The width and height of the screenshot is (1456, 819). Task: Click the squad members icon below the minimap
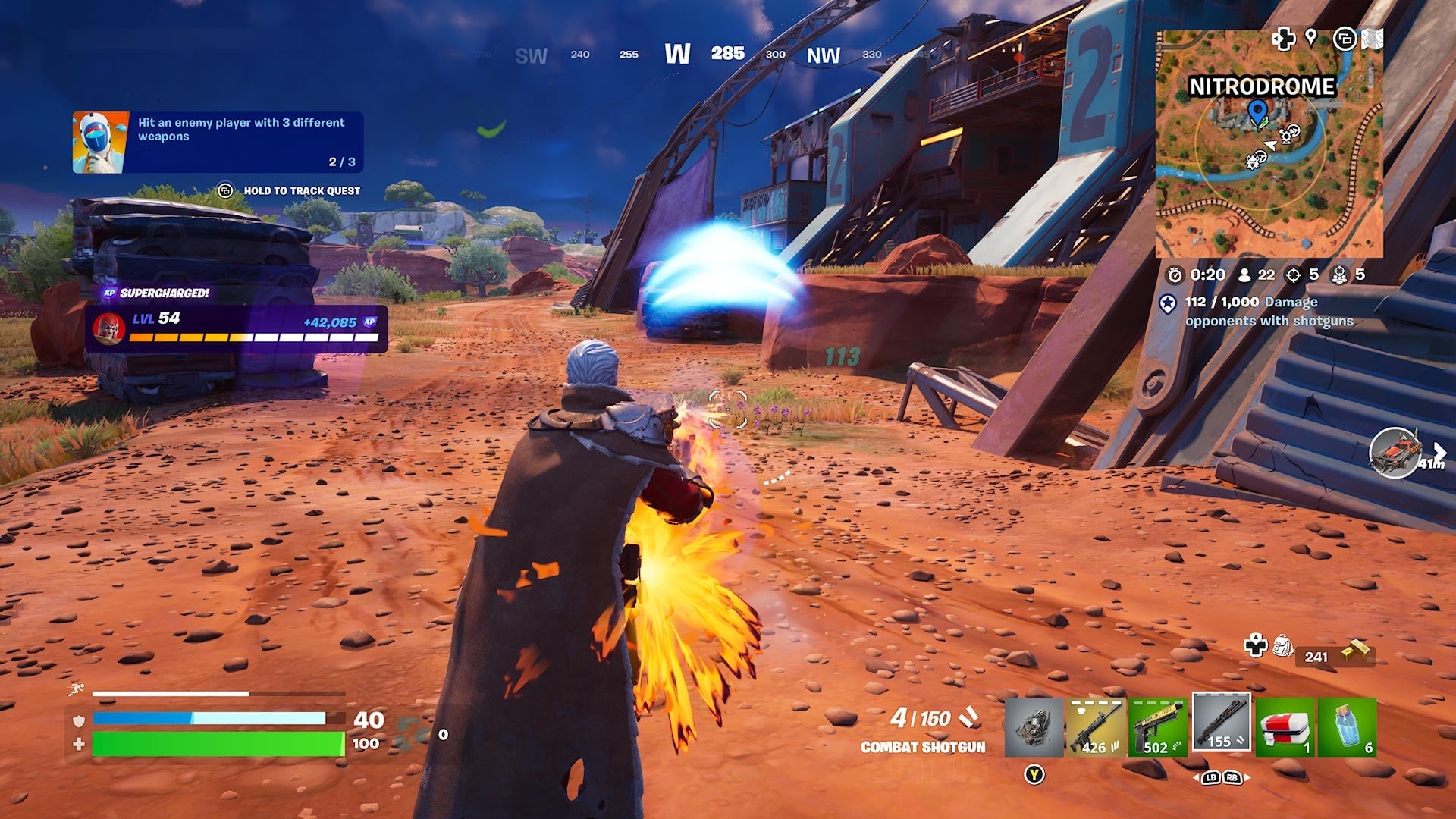(x=1339, y=276)
